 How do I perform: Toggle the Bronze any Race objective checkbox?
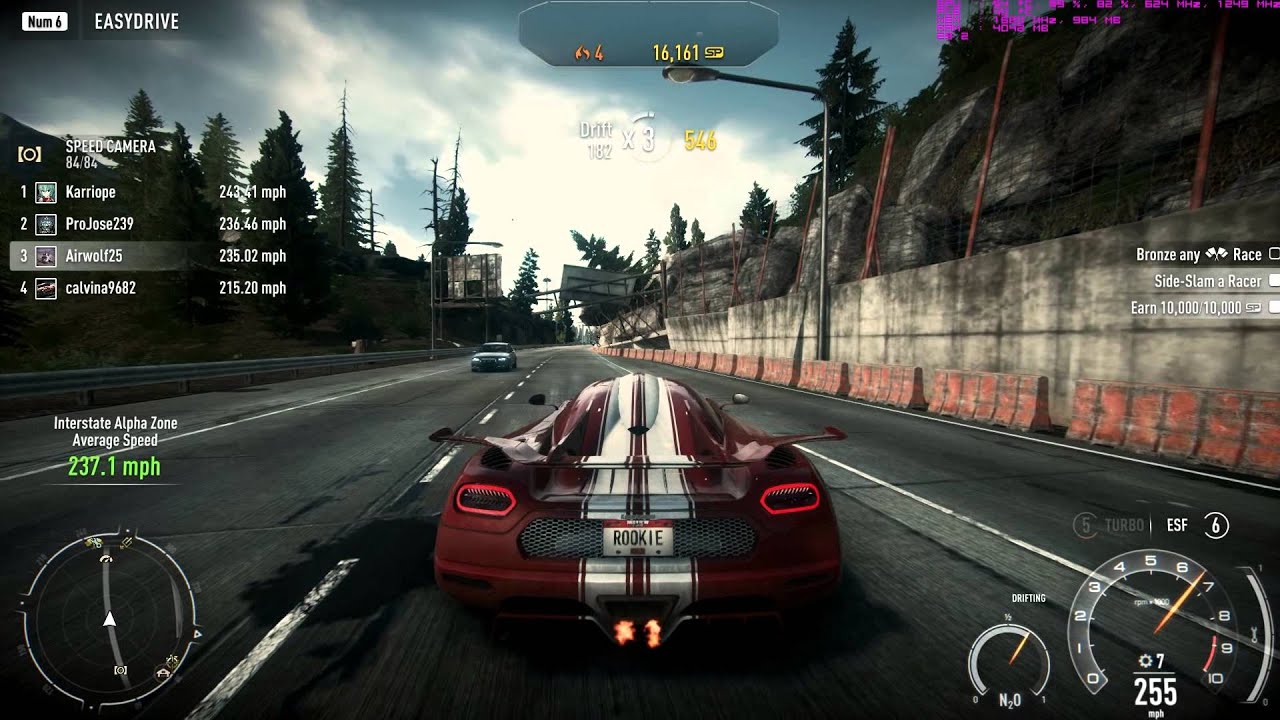point(1274,255)
